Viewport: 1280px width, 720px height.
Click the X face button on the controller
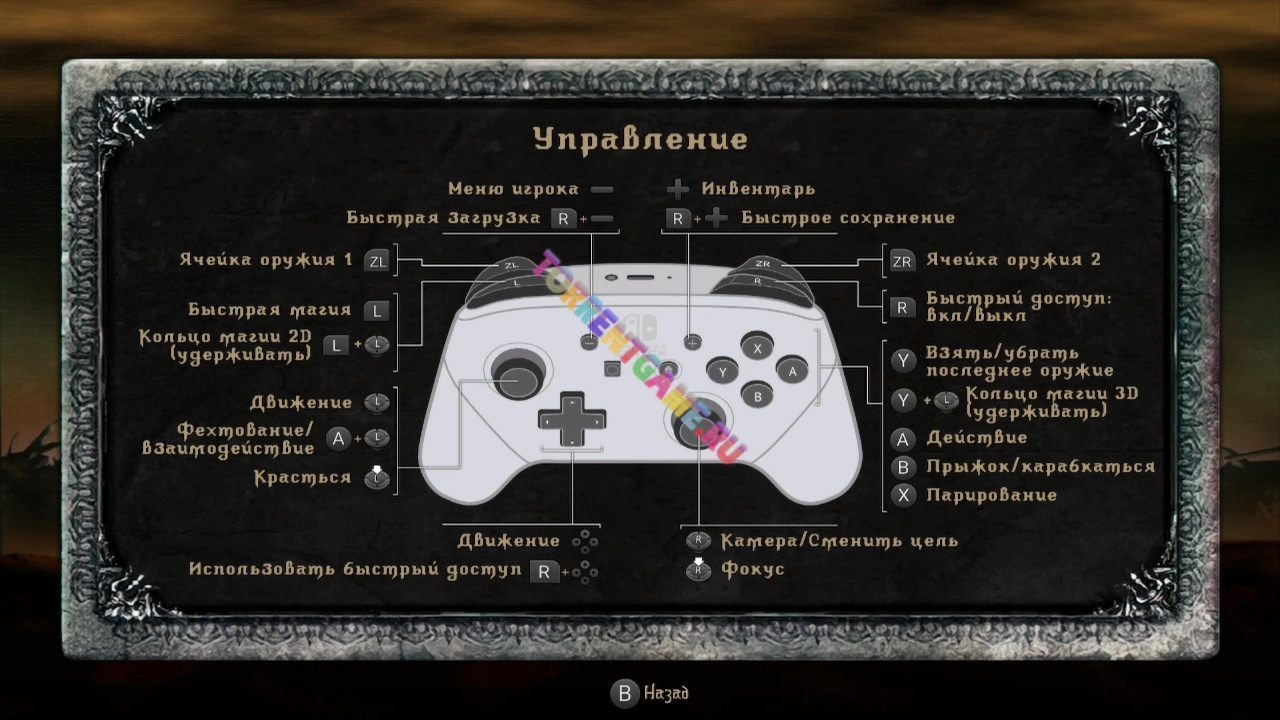(757, 350)
